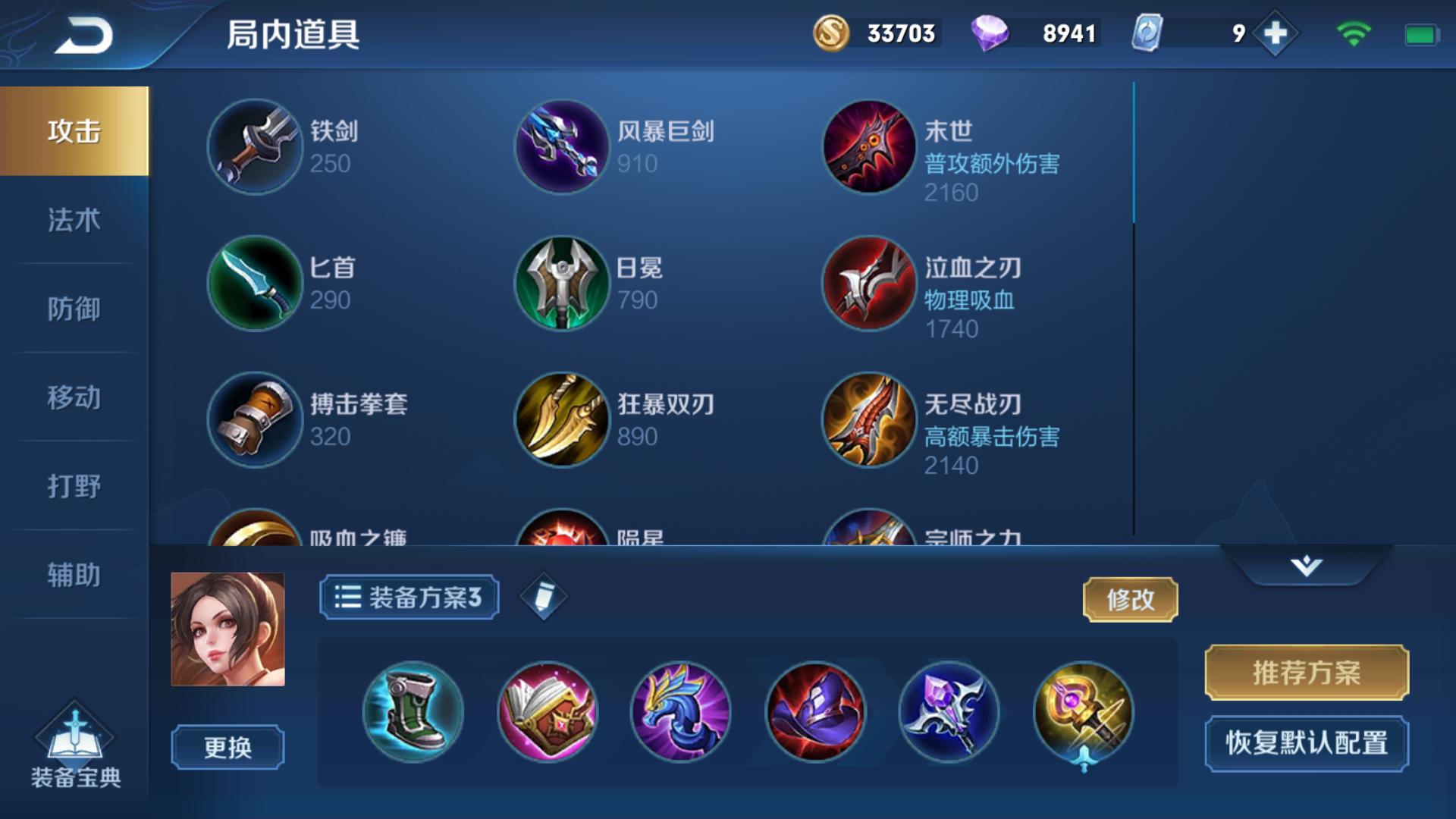This screenshot has height=819, width=1456.
Task: Click the 推荐方案 recommended build button
Action: (1306, 671)
